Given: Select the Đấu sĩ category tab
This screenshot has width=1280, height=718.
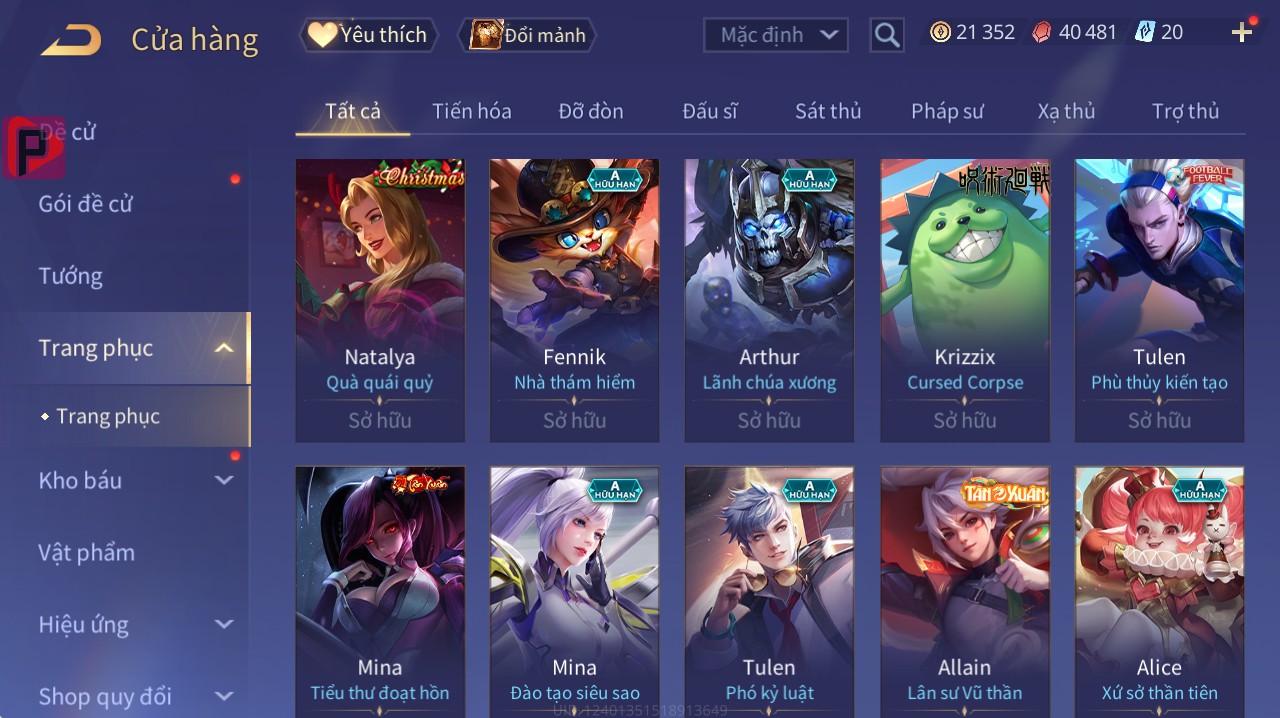Looking at the screenshot, I should pyautogui.click(x=710, y=111).
